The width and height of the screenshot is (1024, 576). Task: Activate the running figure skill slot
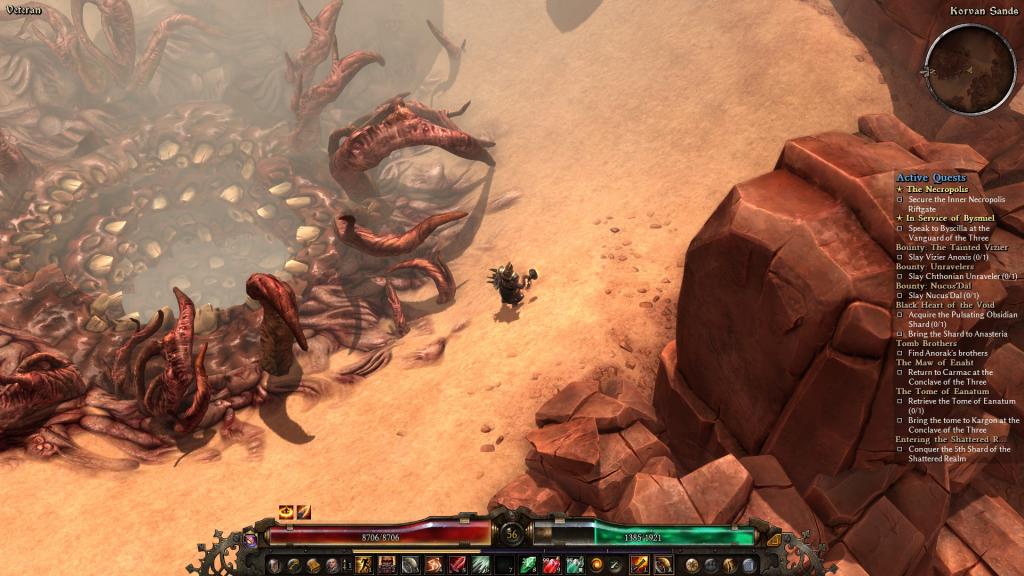click(x=364, y=565)
